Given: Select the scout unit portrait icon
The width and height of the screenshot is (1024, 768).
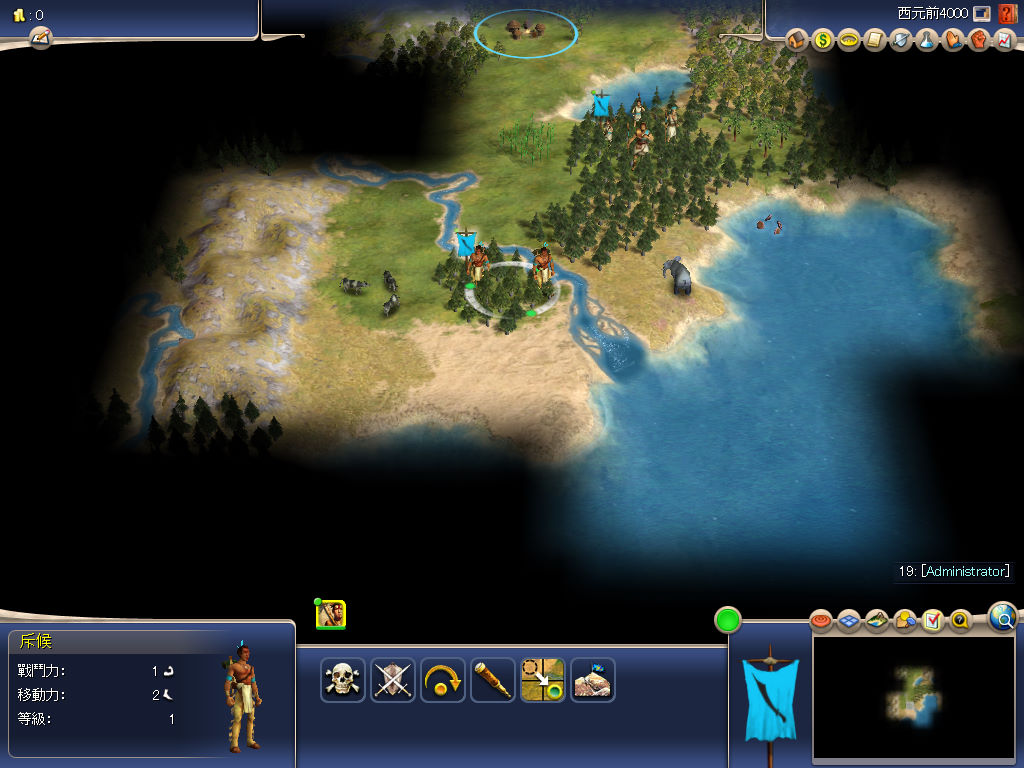Looking at the screenshot, I should [331, 614].
